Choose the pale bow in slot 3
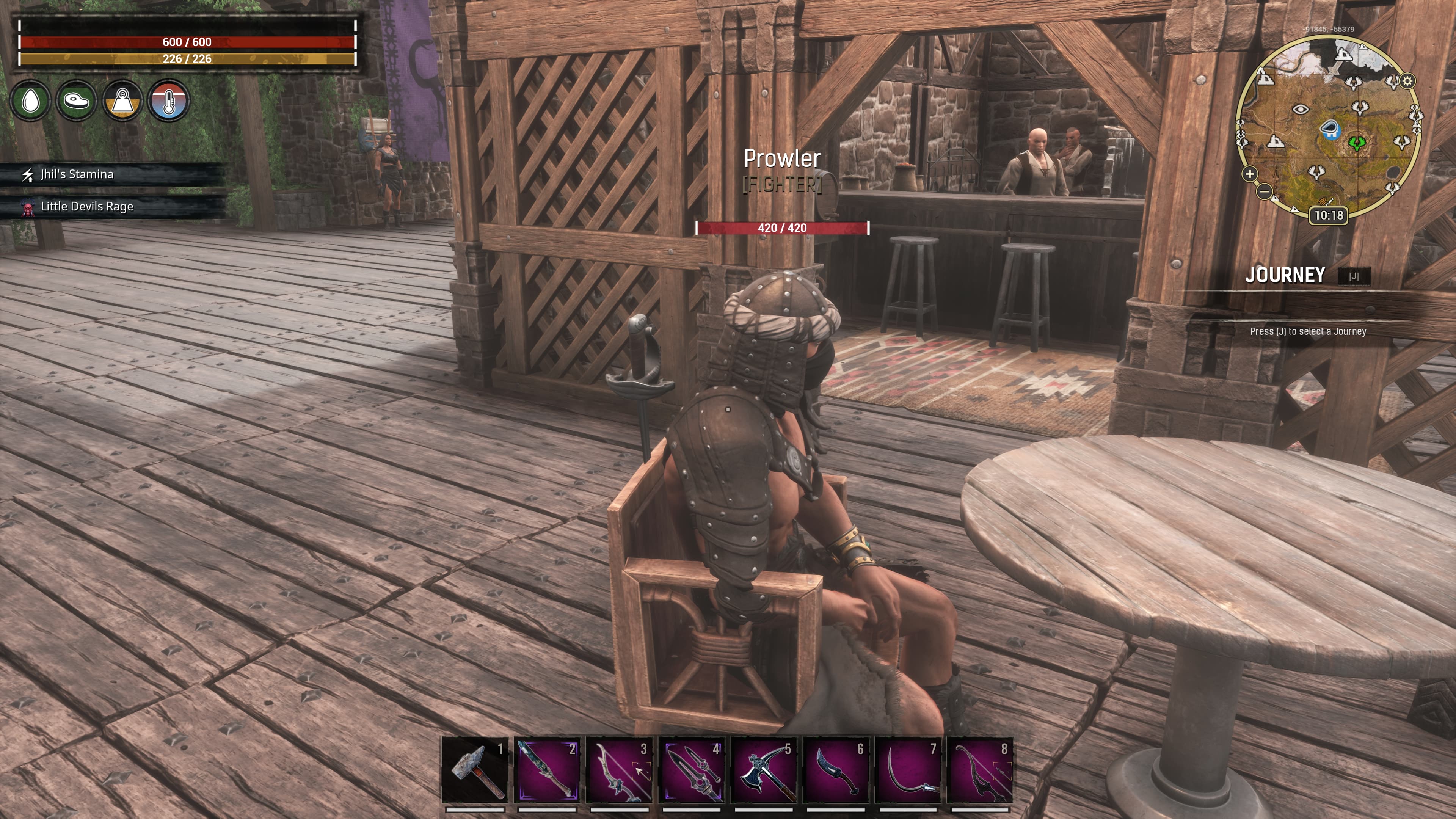Viewport: 1456px width, 819px height. pyautogui.click(x=619, y=770)
